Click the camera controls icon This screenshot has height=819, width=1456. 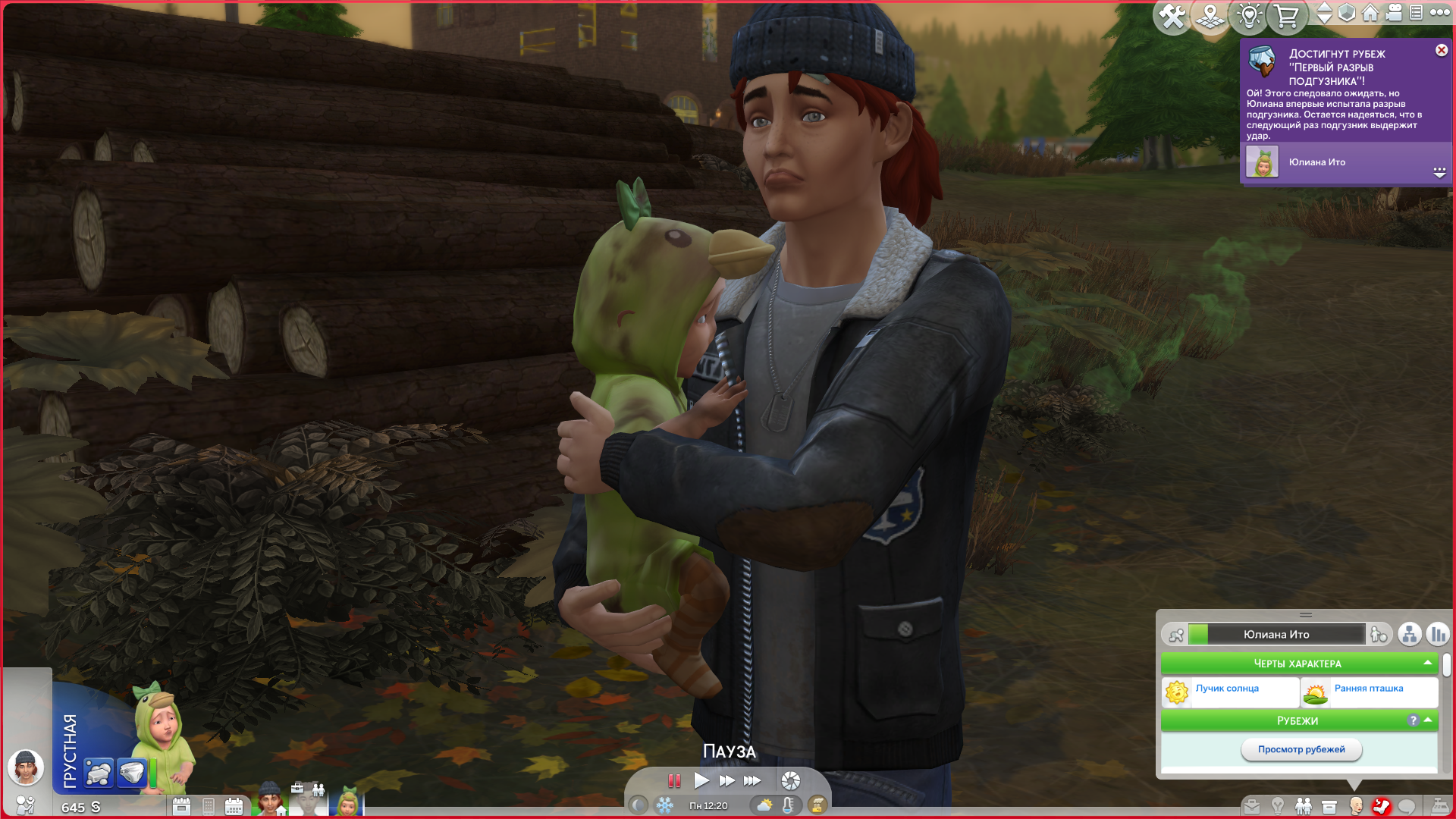[x=1394, y=12]
